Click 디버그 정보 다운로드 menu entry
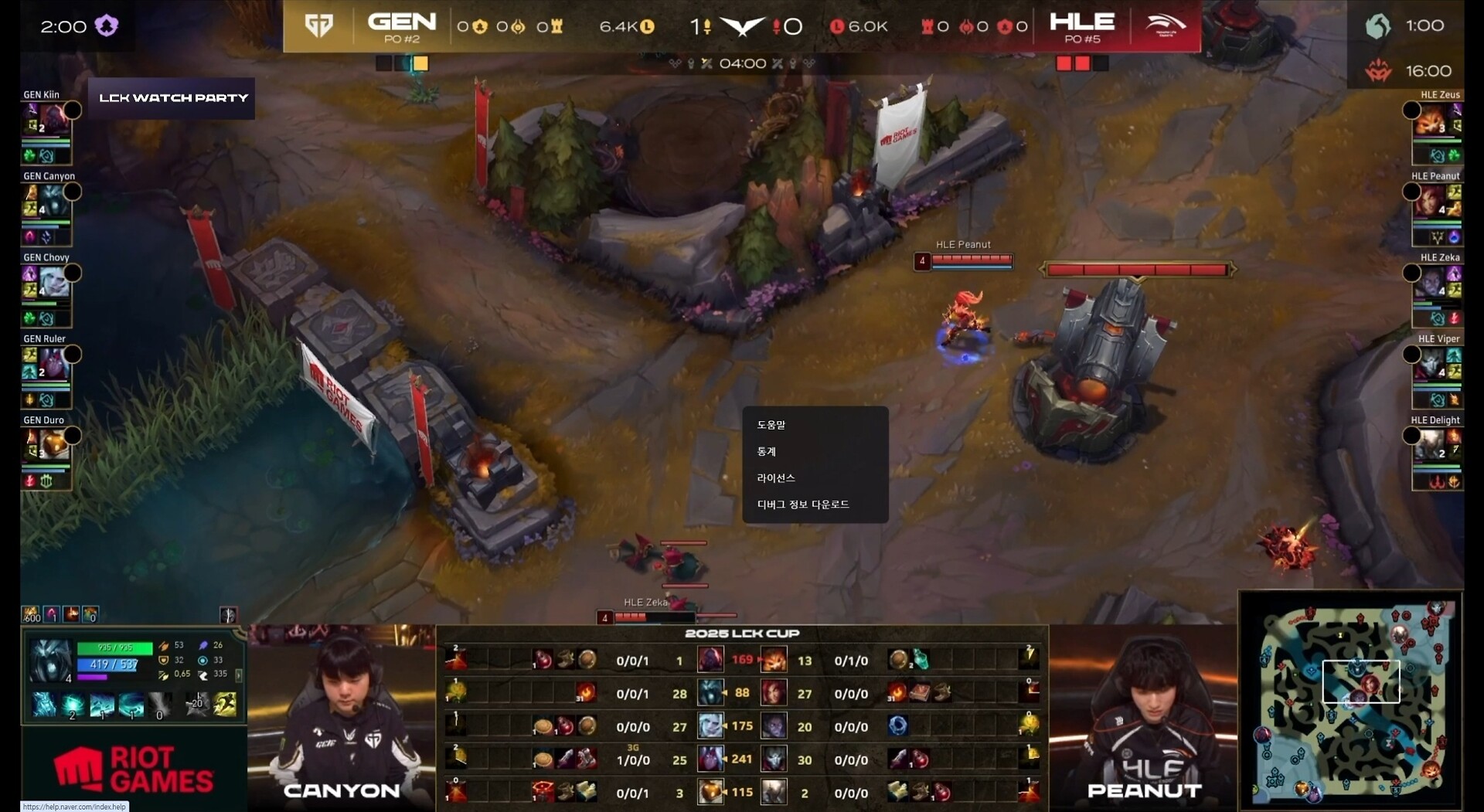The height and width of the screenshot is (812, 1484). [803, 505]
